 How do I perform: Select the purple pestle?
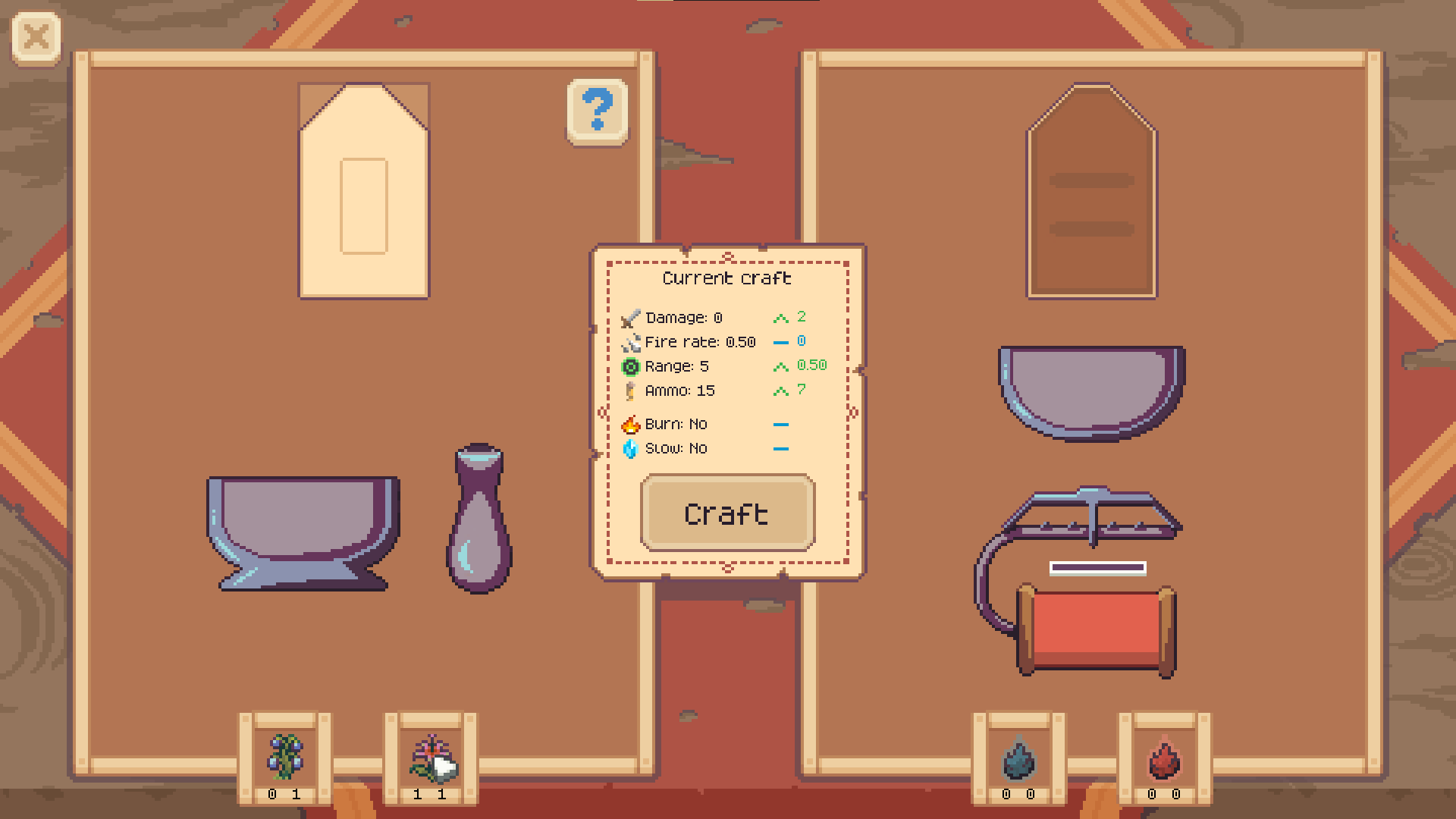click(479, 519)
